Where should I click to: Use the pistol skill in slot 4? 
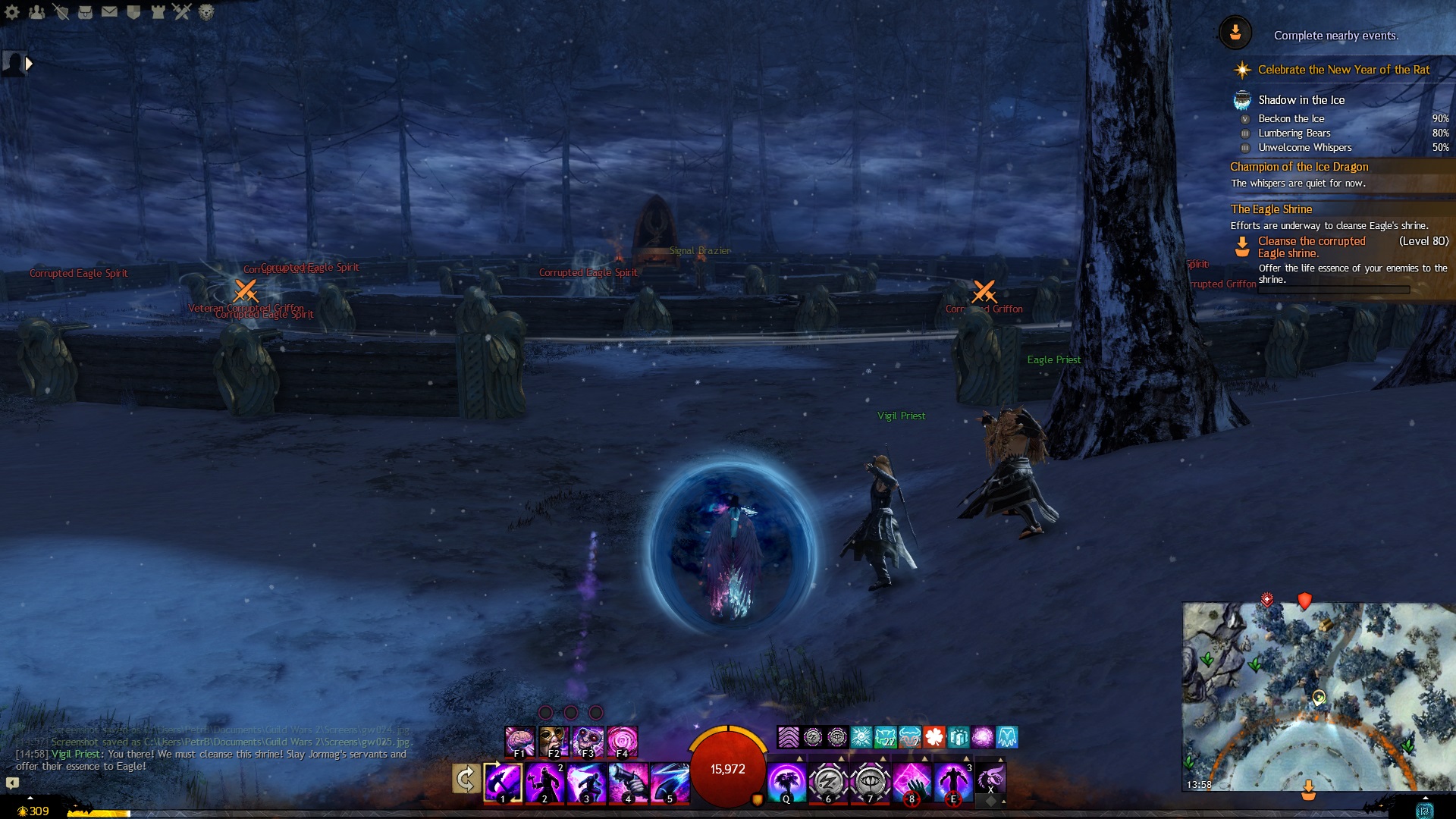point(629,782)
